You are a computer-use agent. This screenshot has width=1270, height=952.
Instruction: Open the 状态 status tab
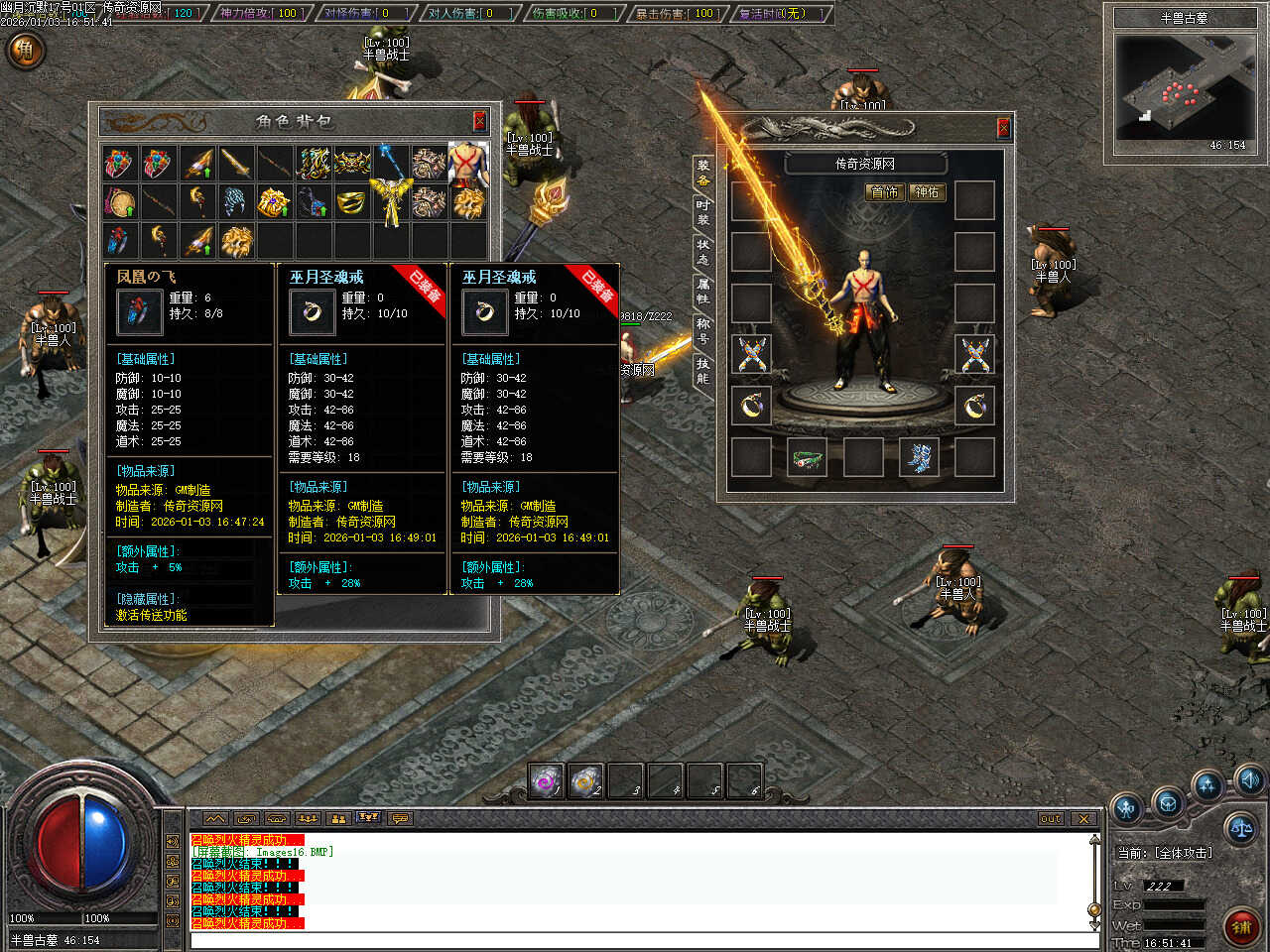pyautogui.click(x=702, y=251)
